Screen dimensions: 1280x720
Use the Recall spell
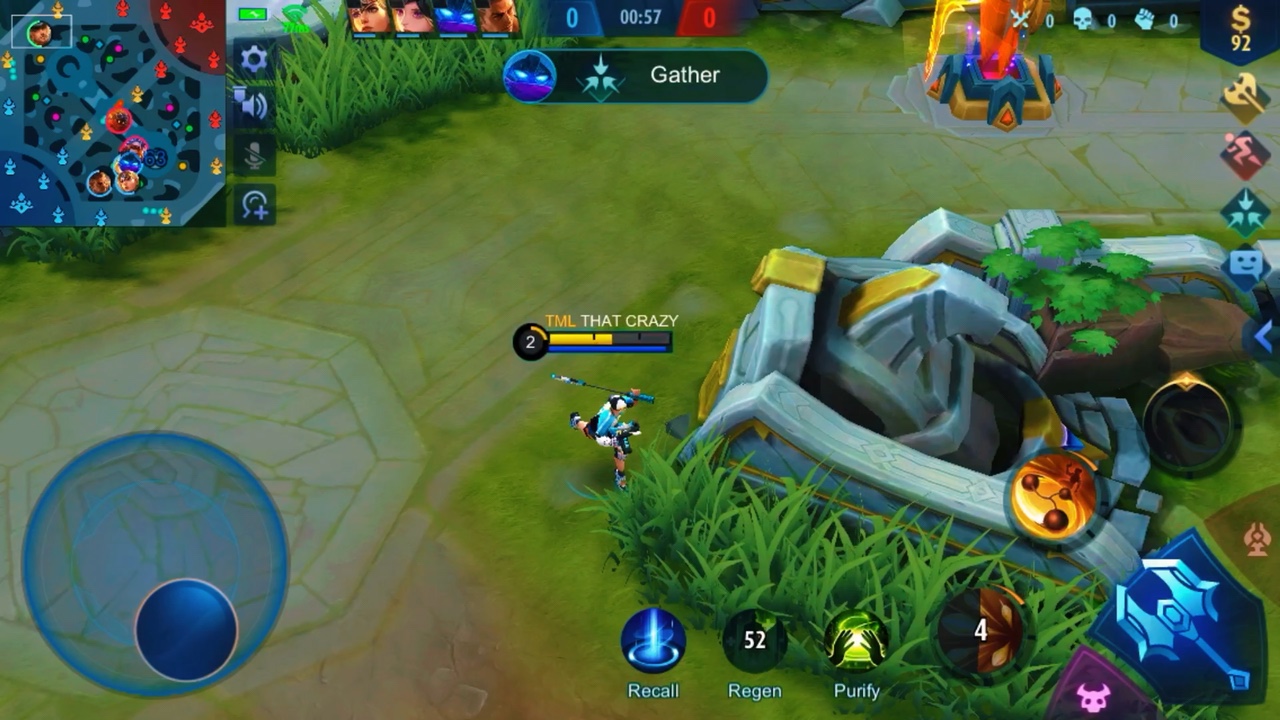pos(653,641)
